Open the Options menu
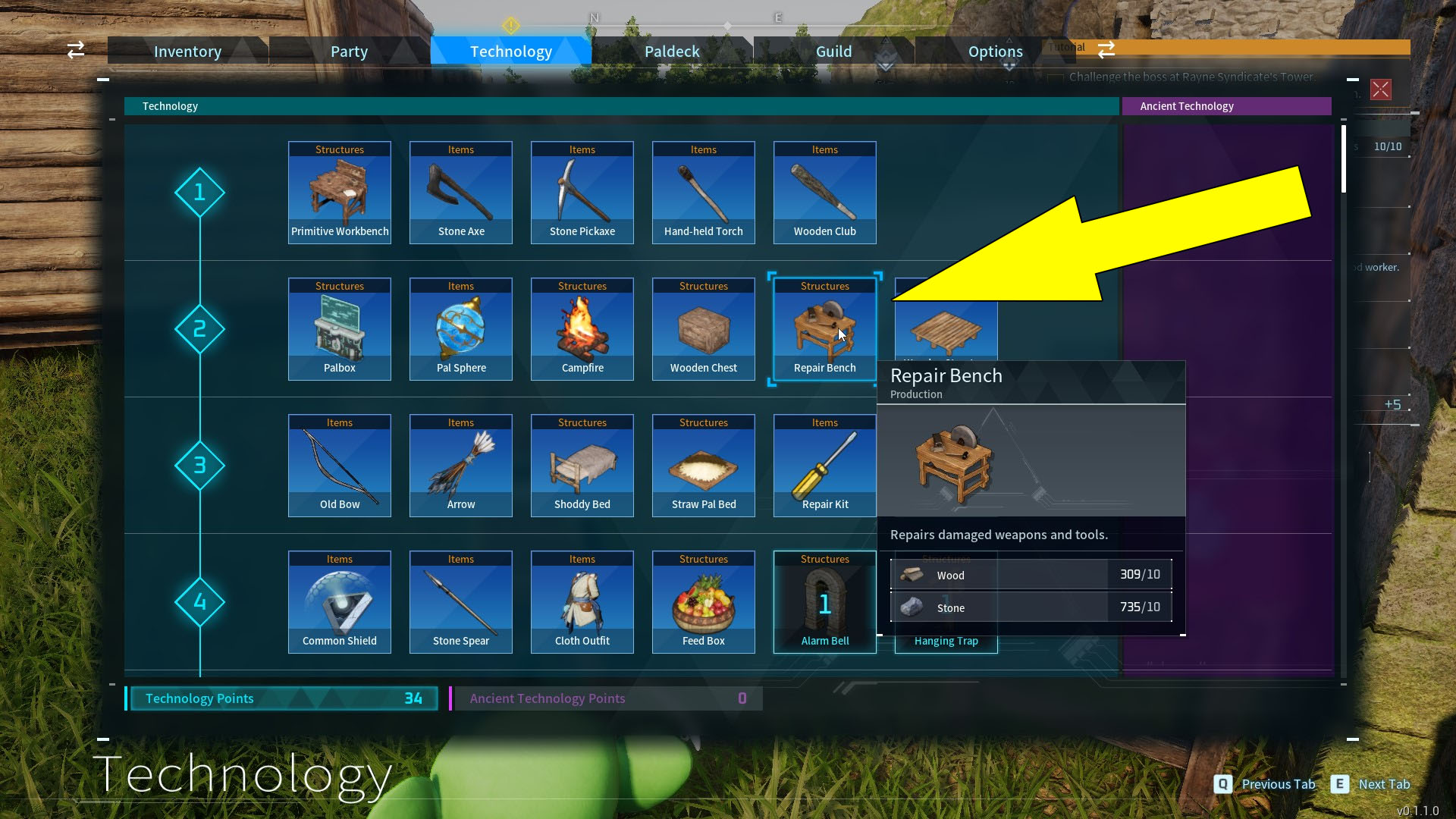This screenshot has width=1456, height=819. click(995, 51)
